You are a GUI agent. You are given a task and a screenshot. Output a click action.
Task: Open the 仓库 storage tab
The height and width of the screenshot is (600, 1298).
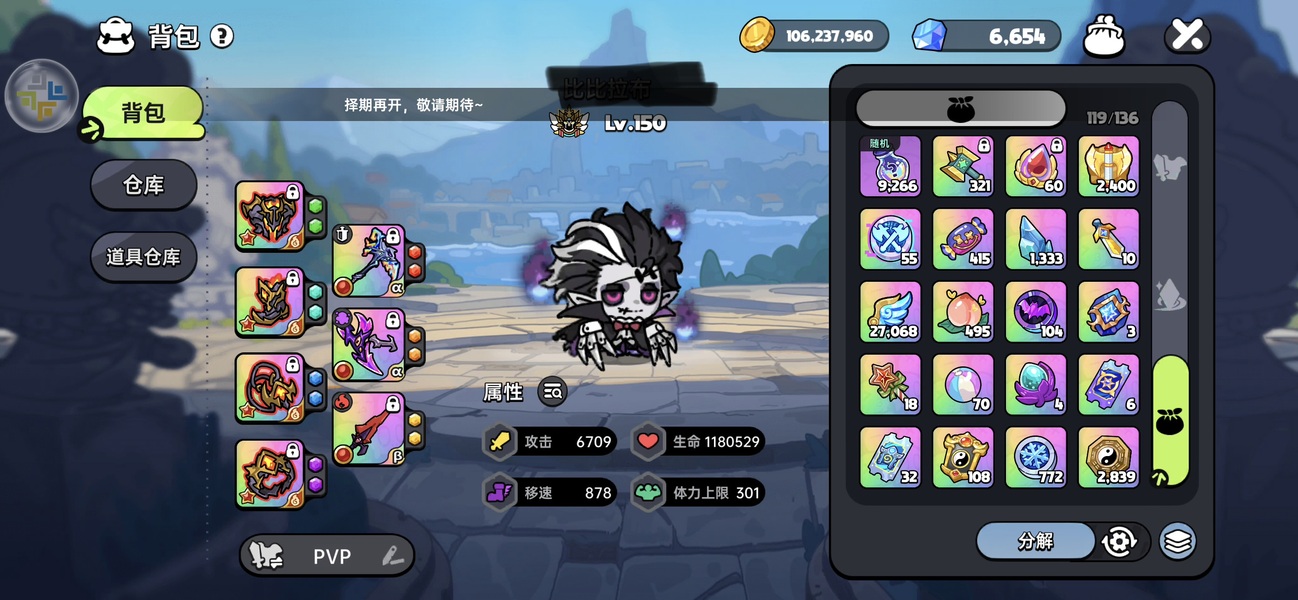[x=143, y=185]
